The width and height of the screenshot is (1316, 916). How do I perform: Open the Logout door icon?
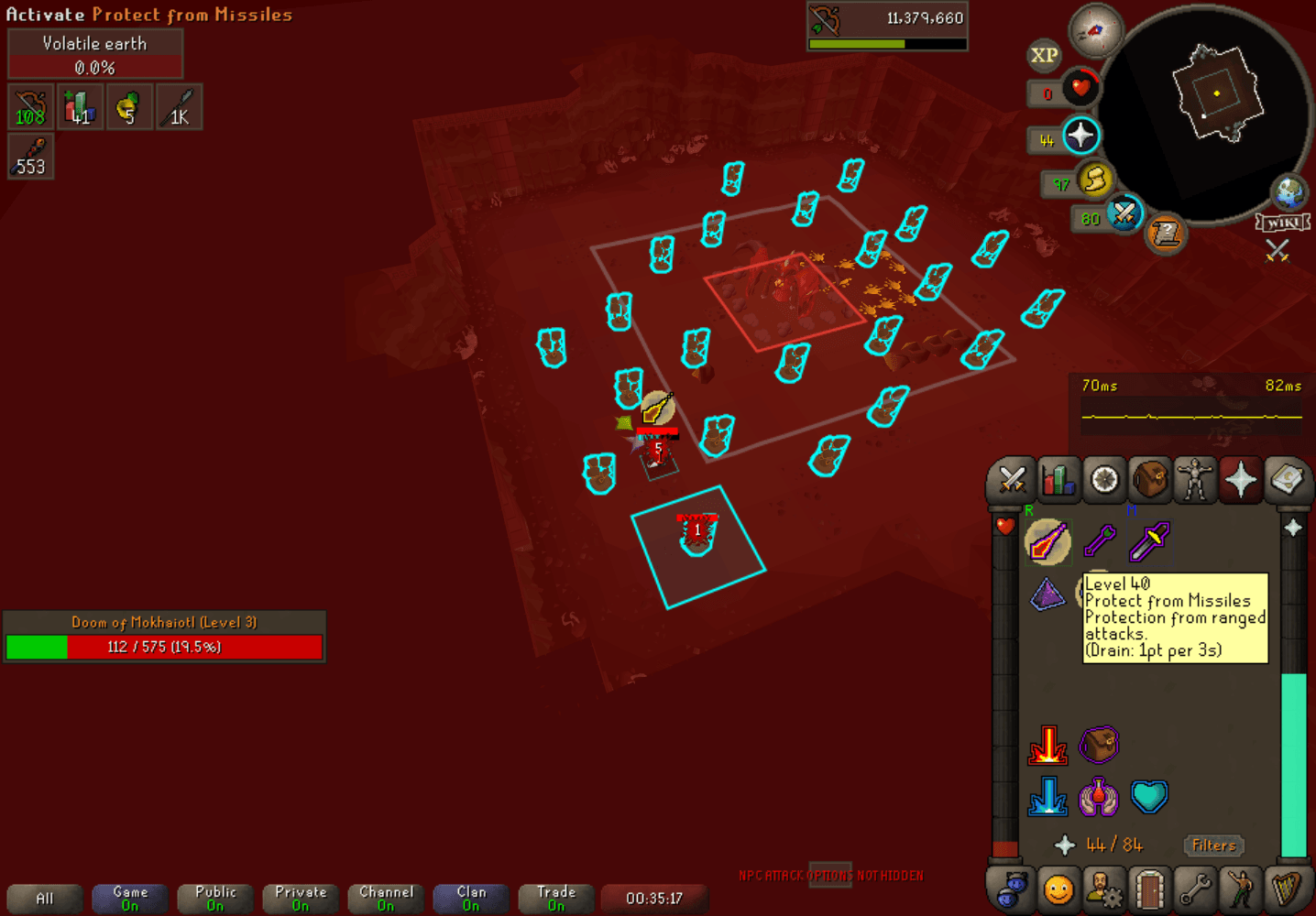click(x=1149, y=888)
